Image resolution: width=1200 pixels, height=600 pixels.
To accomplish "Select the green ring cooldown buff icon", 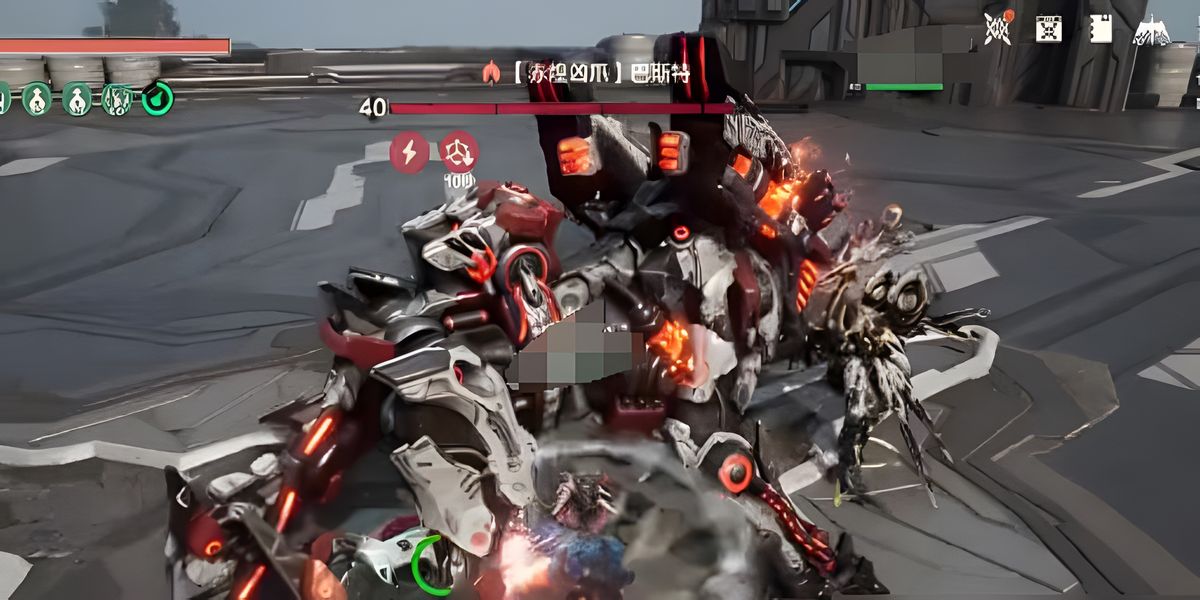I will pyautogui.click(x=157, y=98).
